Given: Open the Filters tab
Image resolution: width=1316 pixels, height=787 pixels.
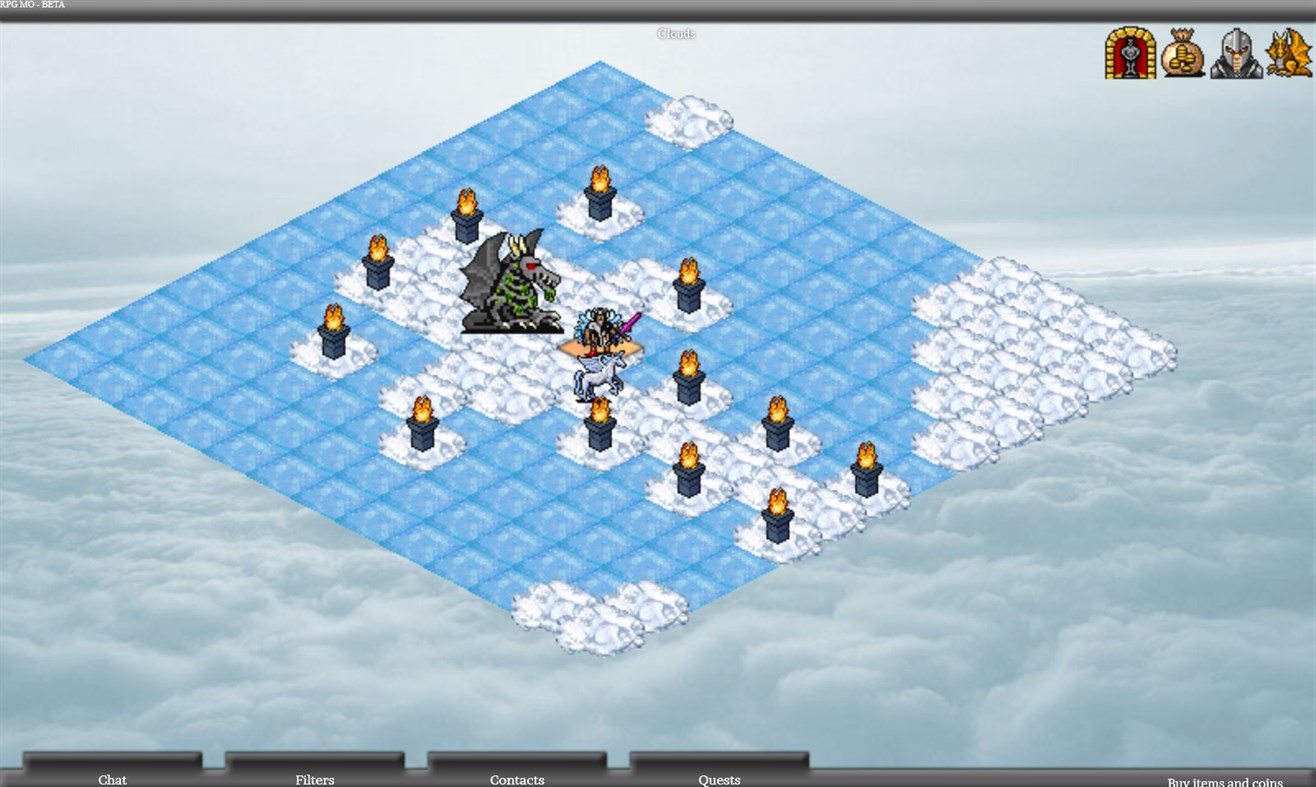Looking at the screenshot, I should click(x=314, y=779).
